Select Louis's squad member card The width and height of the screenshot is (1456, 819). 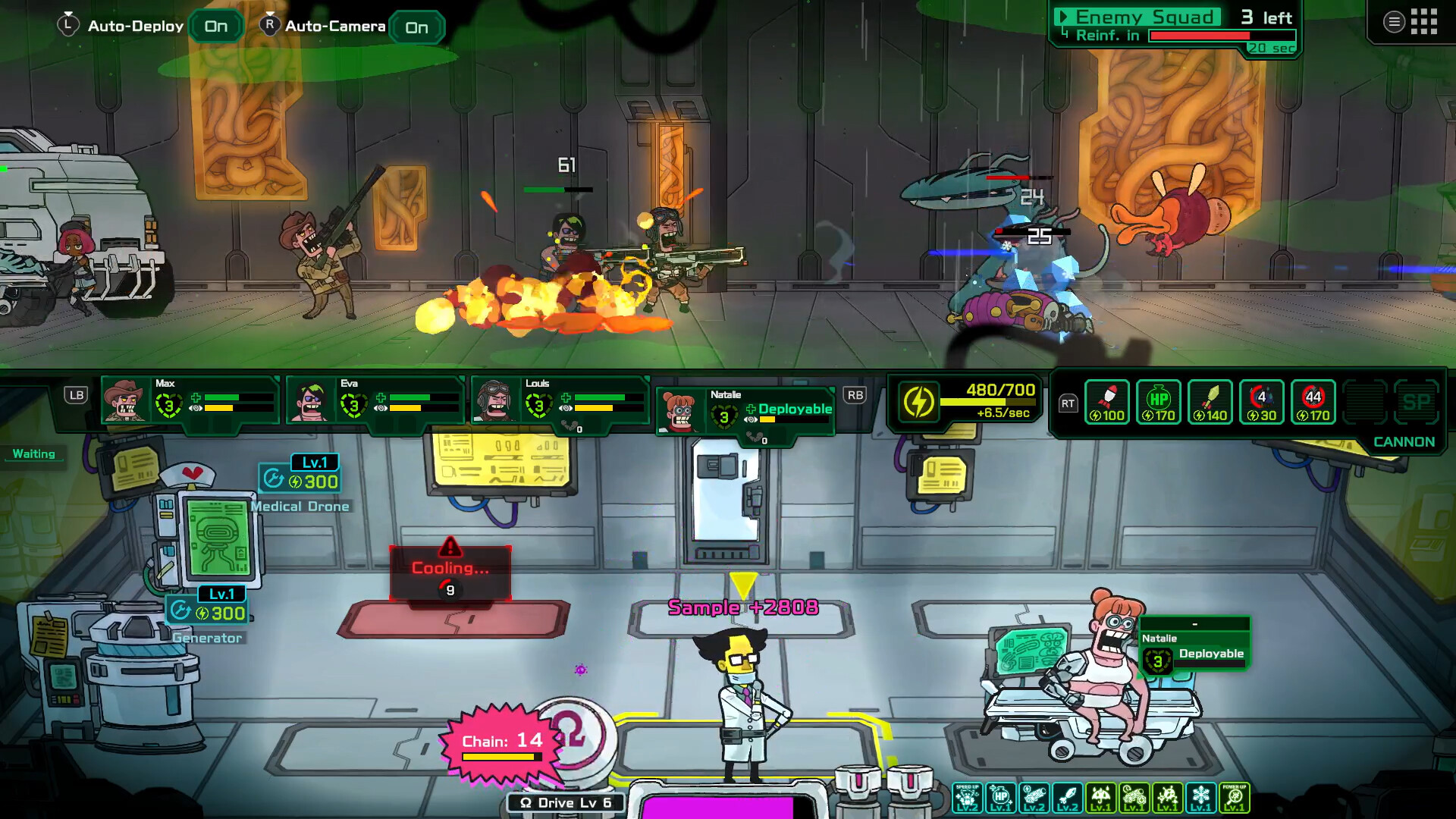tap(560, 402)
